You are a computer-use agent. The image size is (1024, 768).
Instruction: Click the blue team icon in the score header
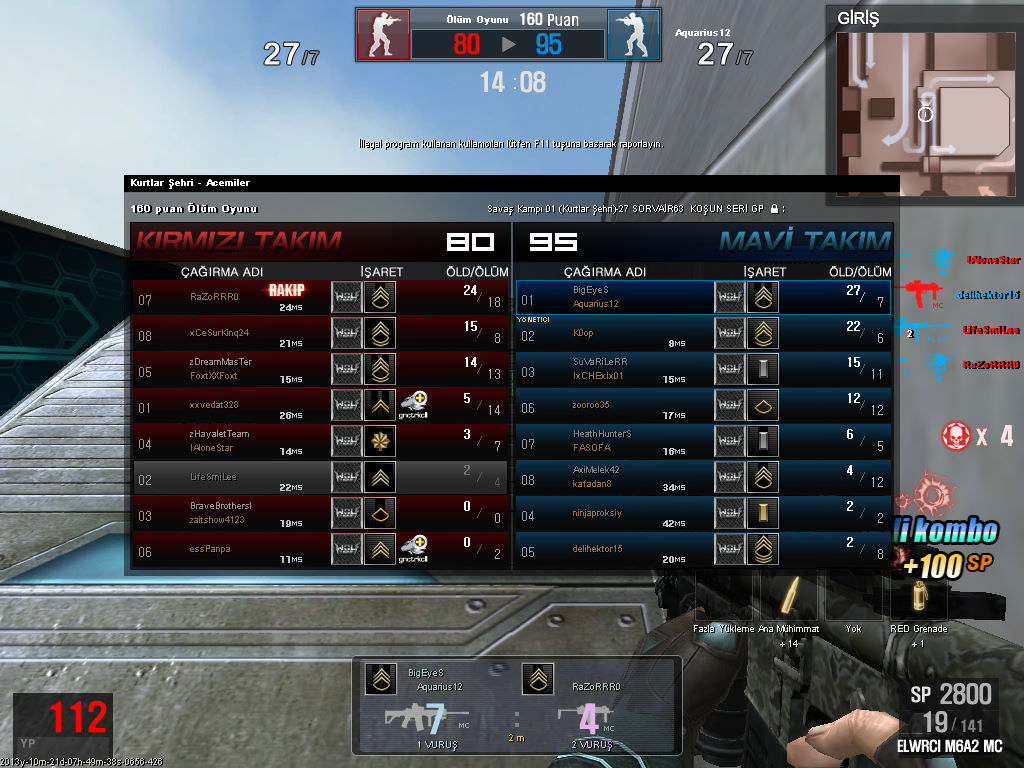(x=633, y=35)
